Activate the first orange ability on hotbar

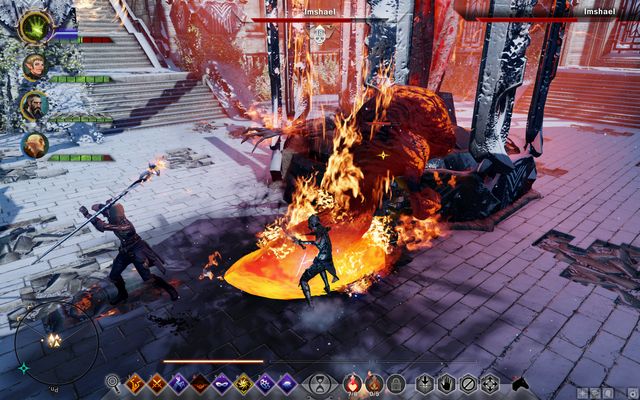point(135,383)
